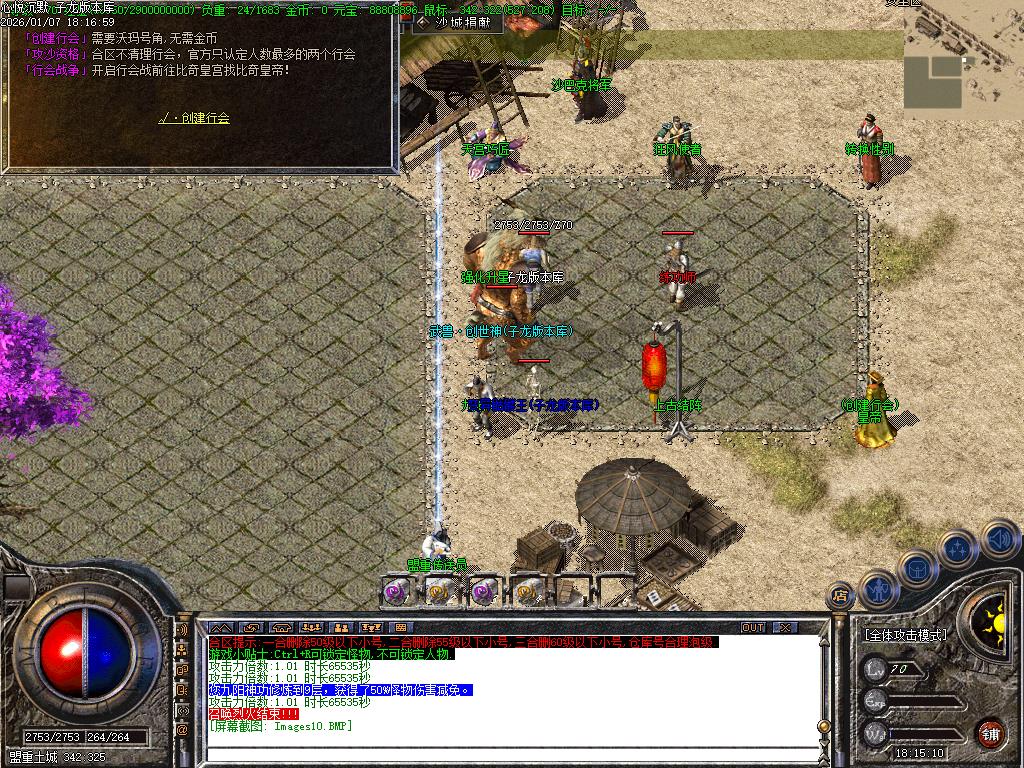Open the keyboard-grid icon on chat toolbar
This screenshot has height=768, width=1024.
pos(399,628)
